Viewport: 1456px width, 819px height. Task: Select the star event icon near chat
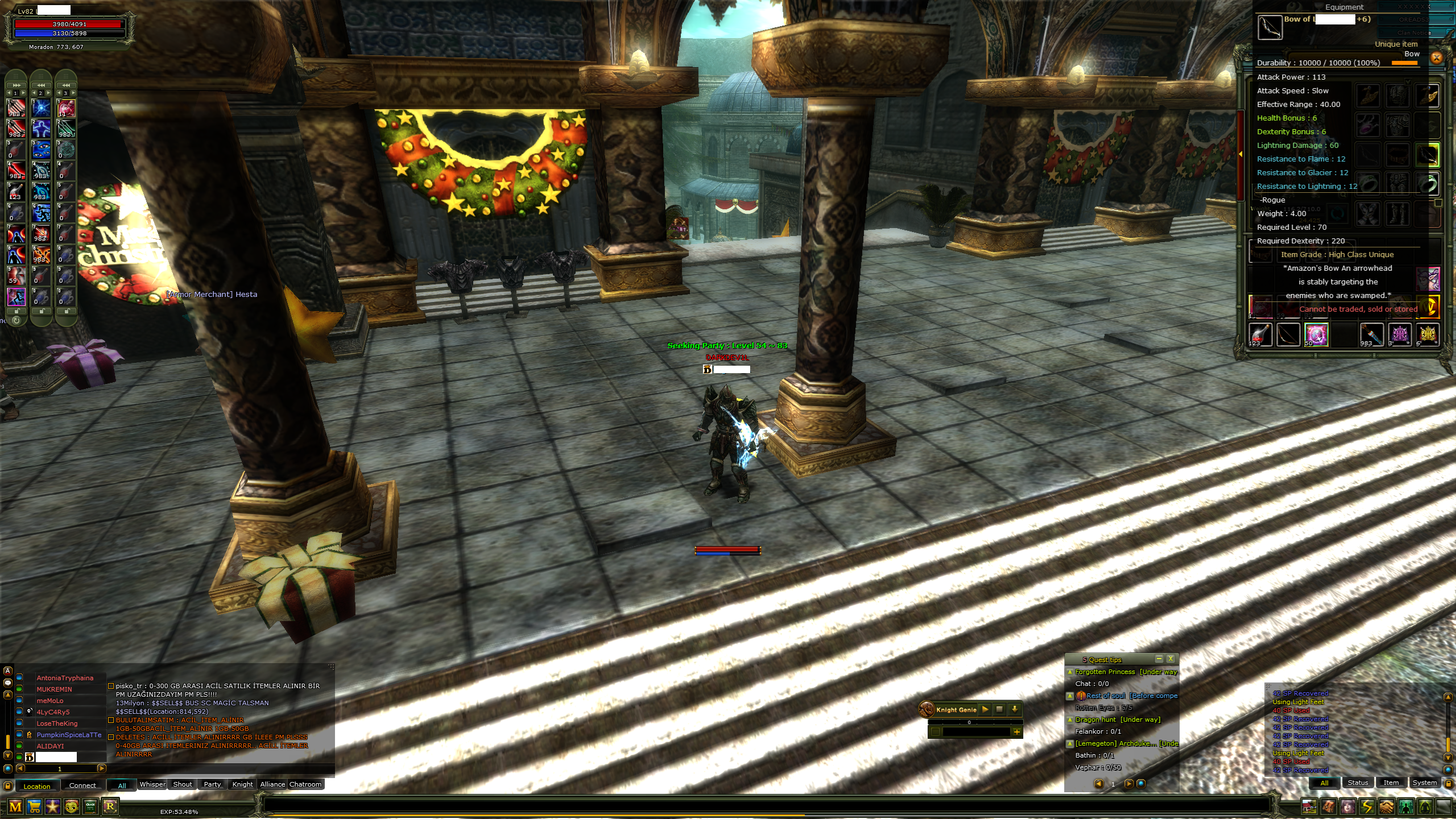click(53, 806)
